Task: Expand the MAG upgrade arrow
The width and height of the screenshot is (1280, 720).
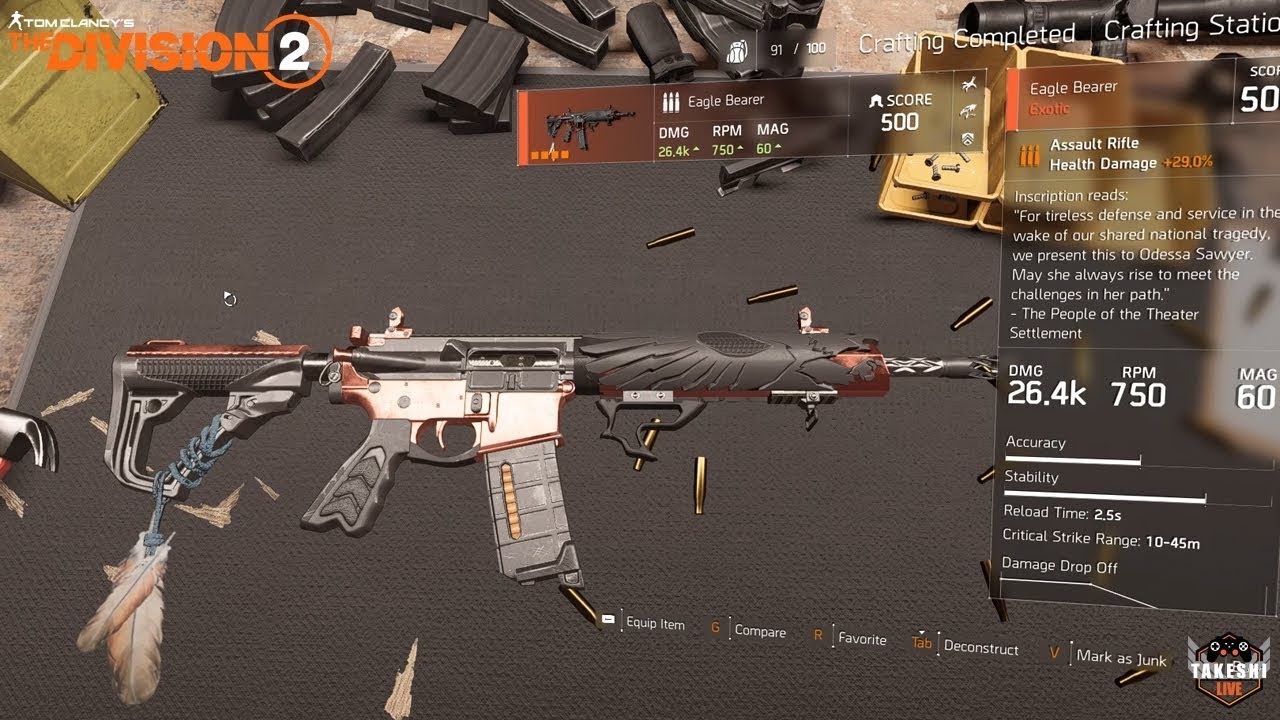Action: pos(777,147)
